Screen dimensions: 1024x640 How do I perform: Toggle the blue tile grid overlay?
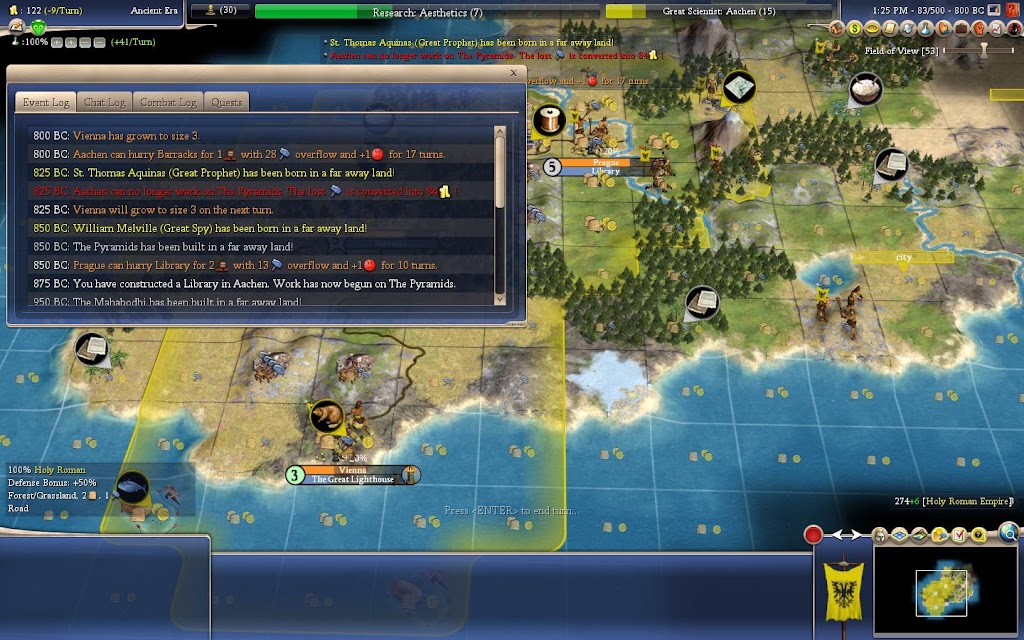point(897,535)
